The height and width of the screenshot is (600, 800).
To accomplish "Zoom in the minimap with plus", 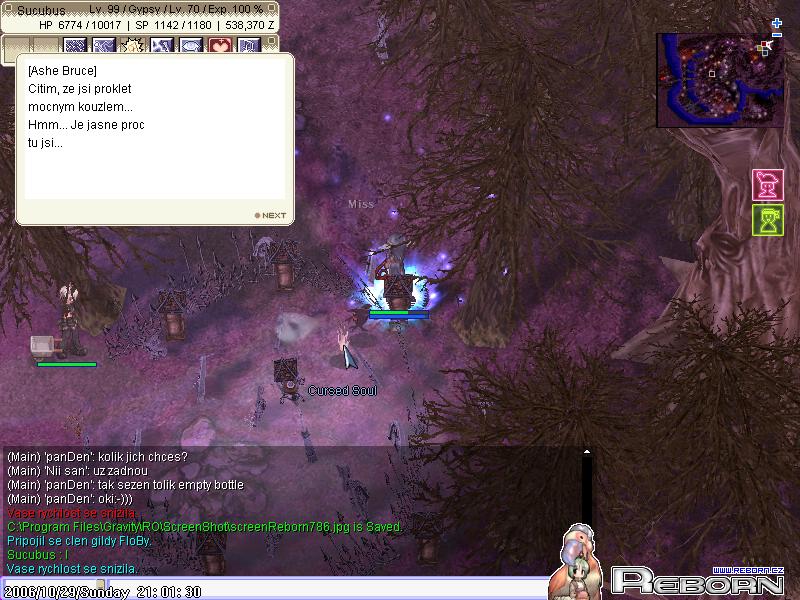I will click(777, 23).
